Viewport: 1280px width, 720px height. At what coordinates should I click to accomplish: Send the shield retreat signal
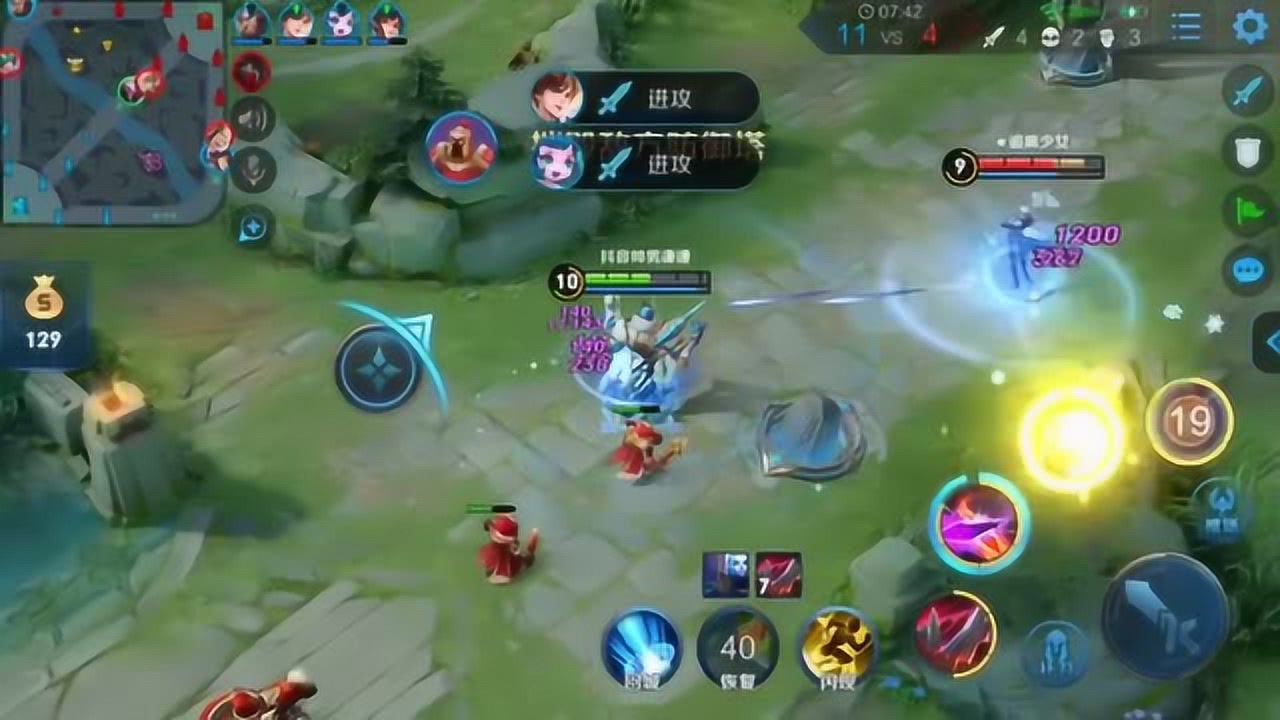pyautogui.click(x=1247, y=151)
